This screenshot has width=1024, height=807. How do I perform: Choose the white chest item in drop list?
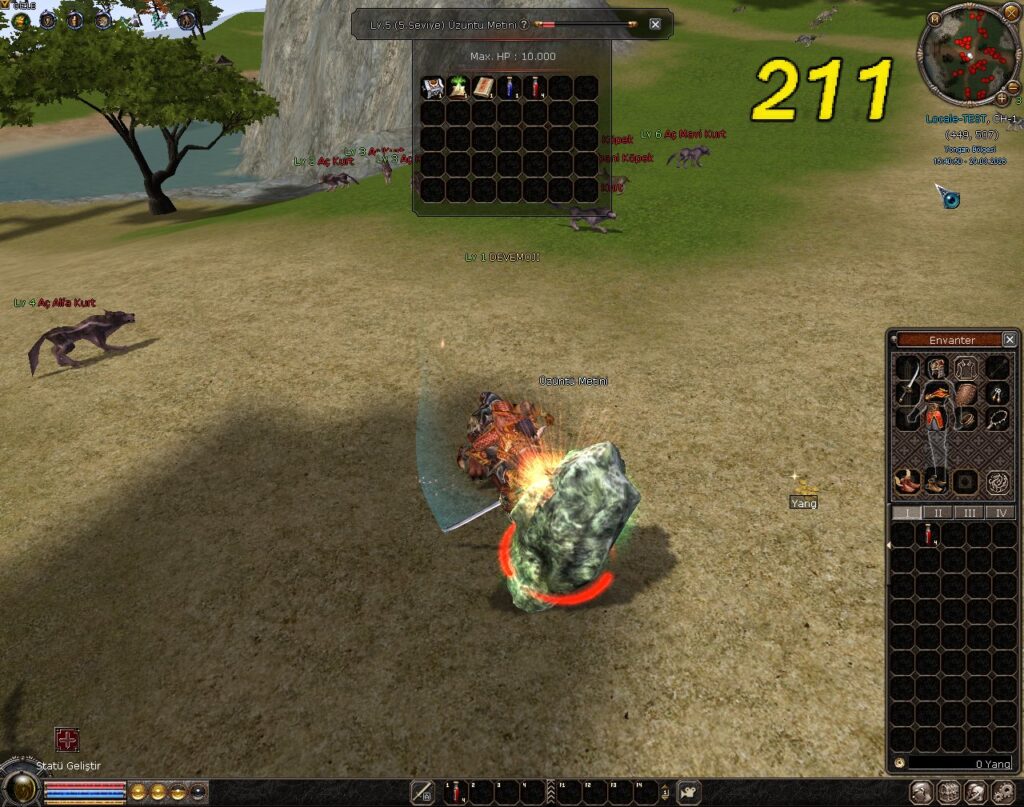433,88
